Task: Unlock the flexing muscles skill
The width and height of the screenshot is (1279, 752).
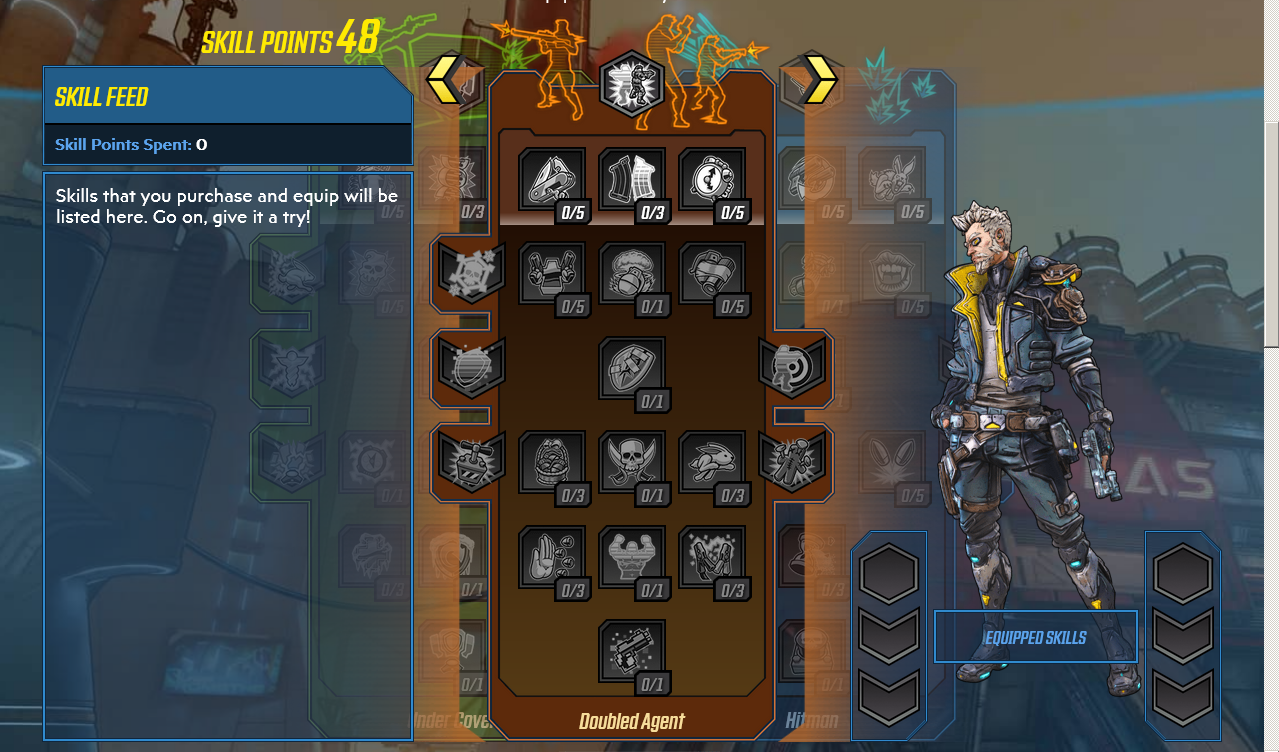Action: pos(631,557)
